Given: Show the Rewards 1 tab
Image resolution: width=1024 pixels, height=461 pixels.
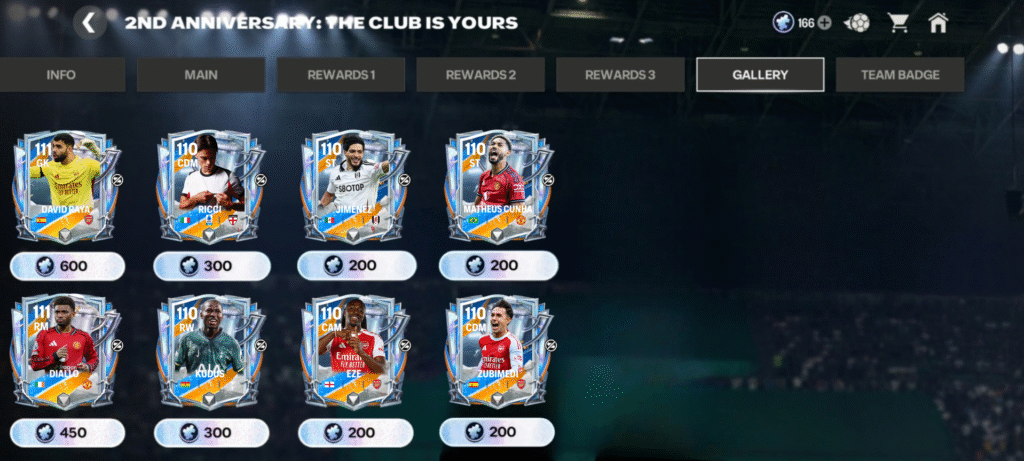Looking at the screenshot, I should (341, 75).
